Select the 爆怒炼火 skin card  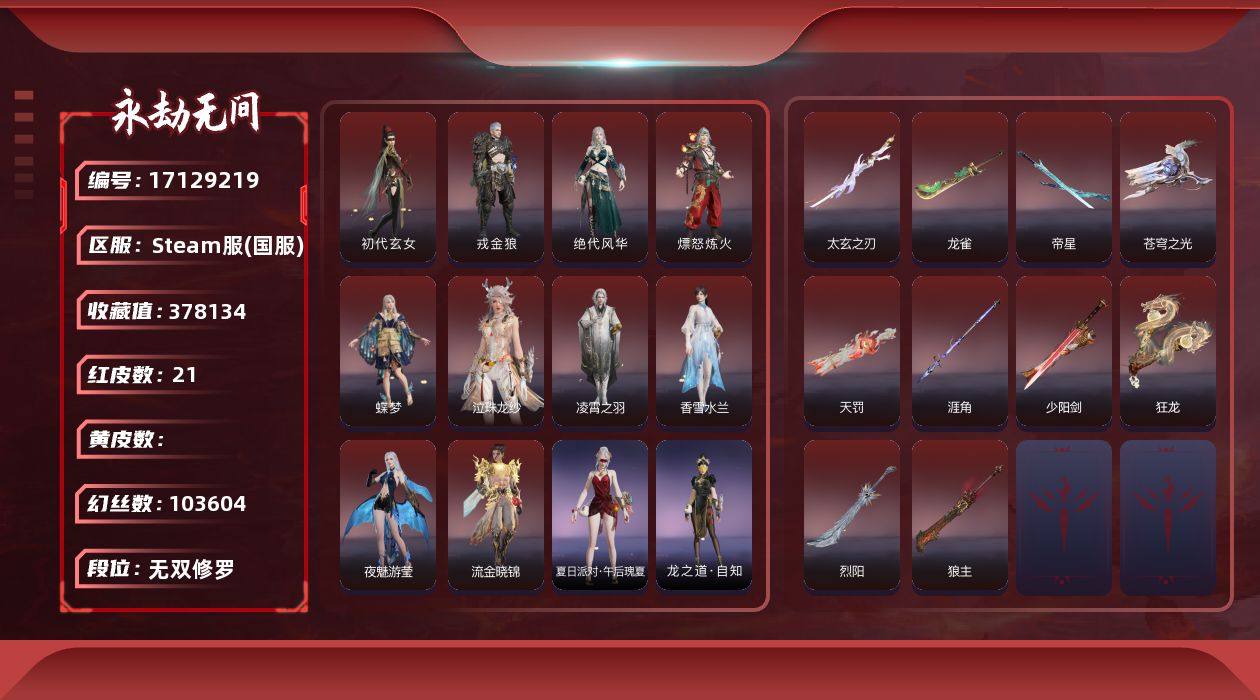coord(704,187)
